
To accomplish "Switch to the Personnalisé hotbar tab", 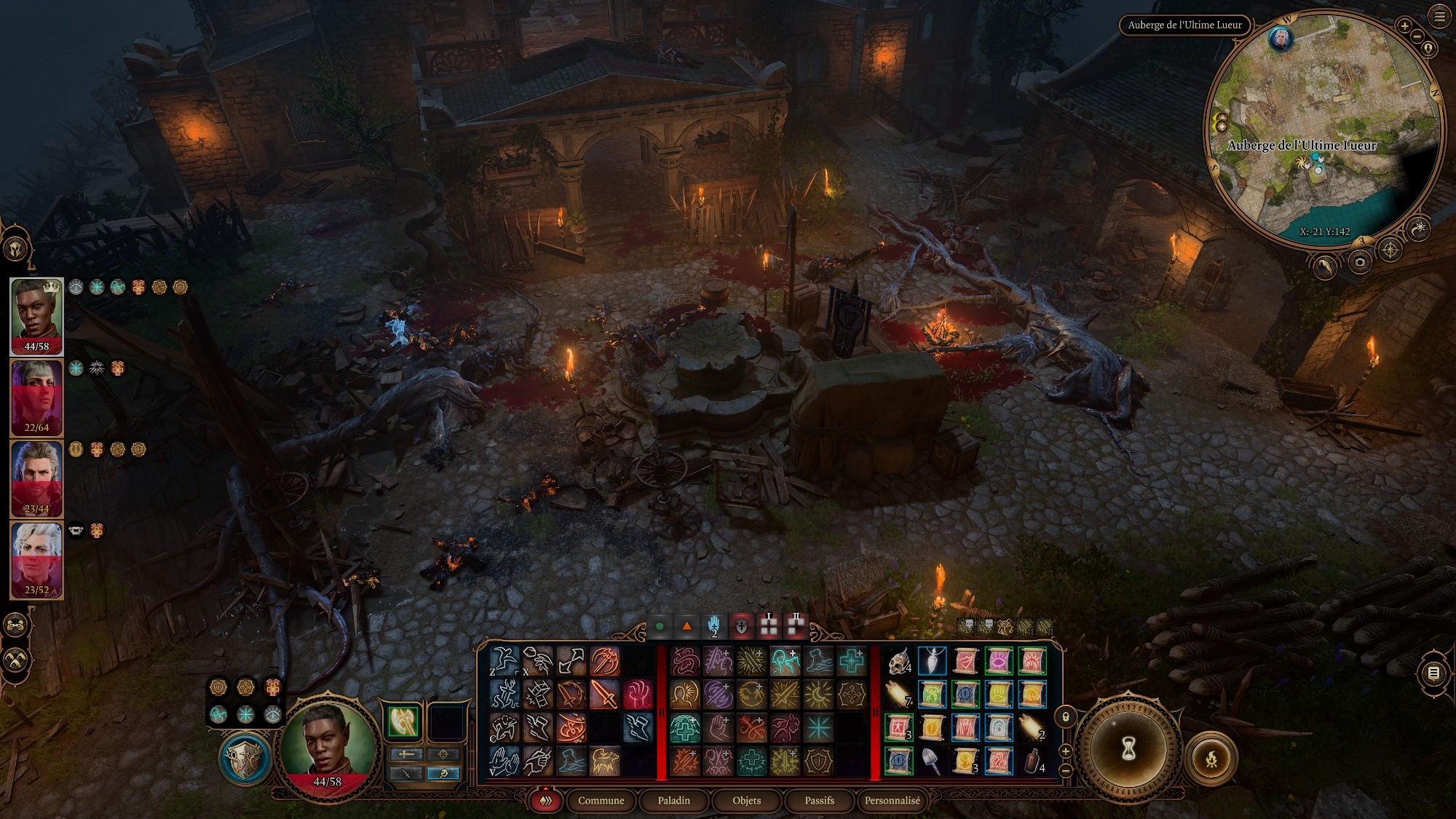I will (x=892, y=800).
